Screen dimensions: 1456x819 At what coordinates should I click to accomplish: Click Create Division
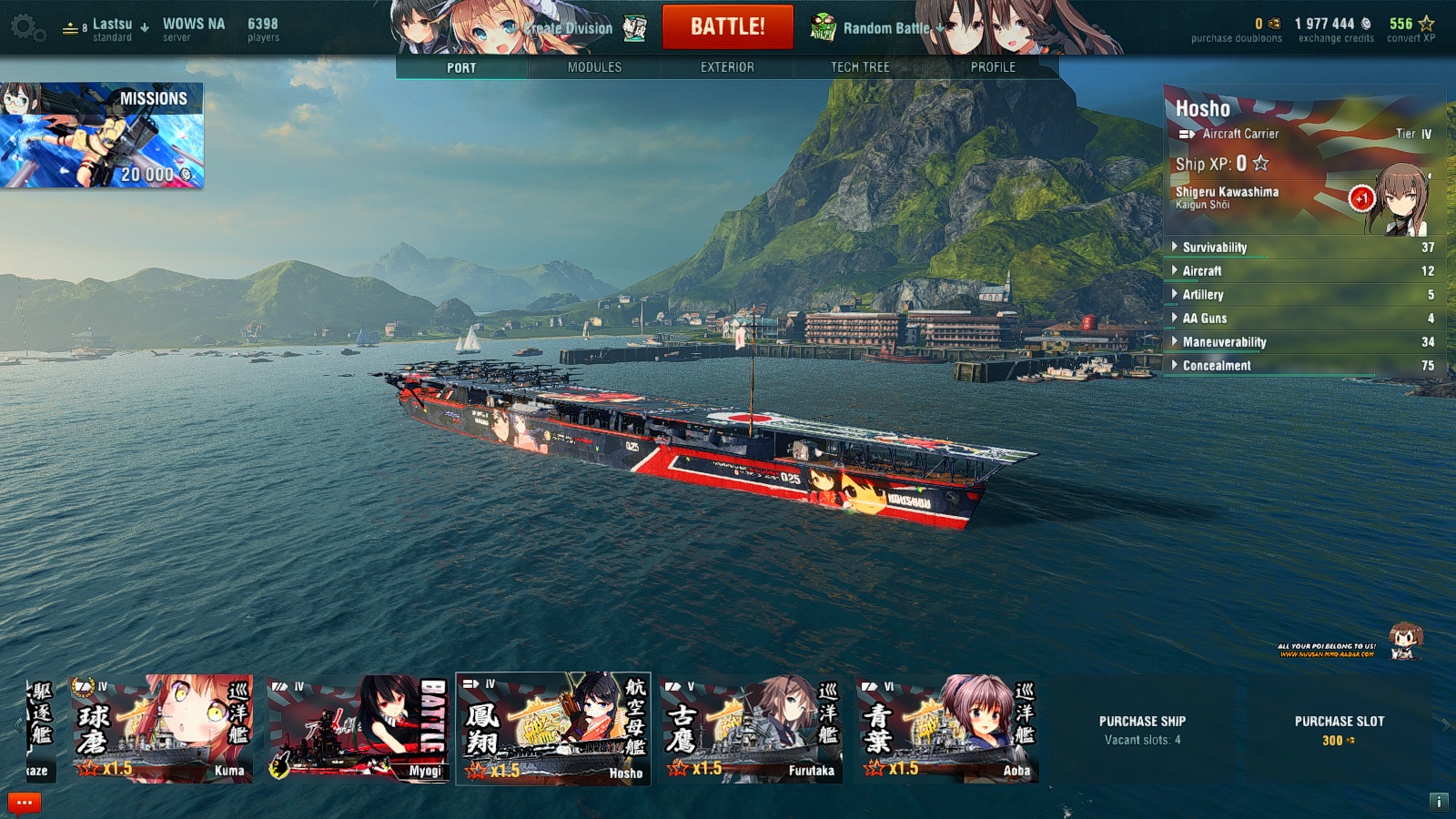click(x=569, y=28)
